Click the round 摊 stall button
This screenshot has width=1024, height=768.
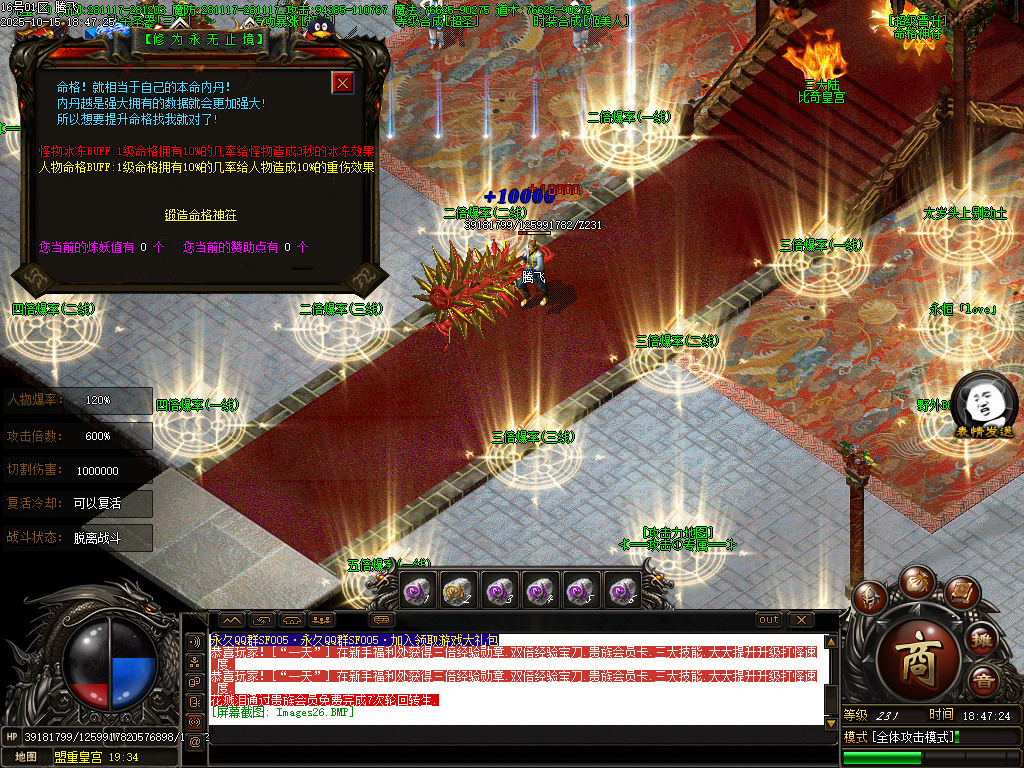[983, 638]
